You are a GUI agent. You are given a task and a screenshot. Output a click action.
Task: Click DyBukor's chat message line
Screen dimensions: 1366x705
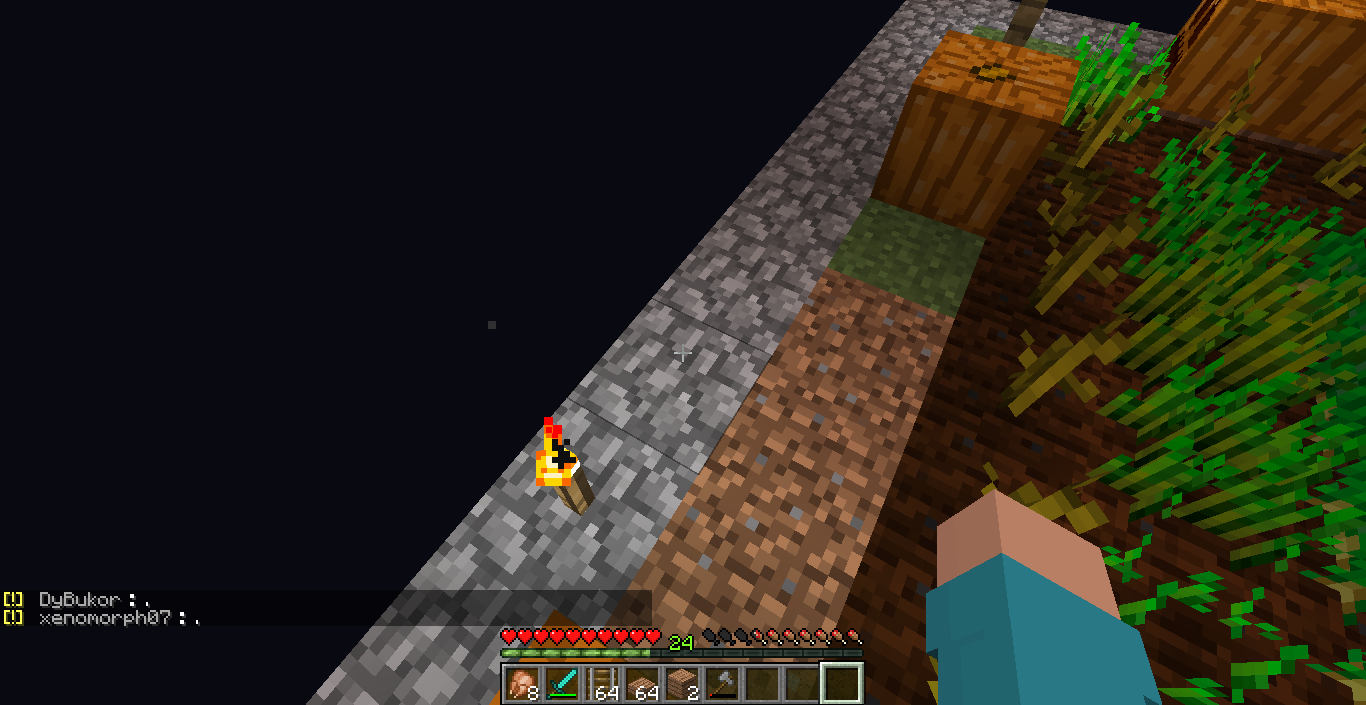click(95, 599)
